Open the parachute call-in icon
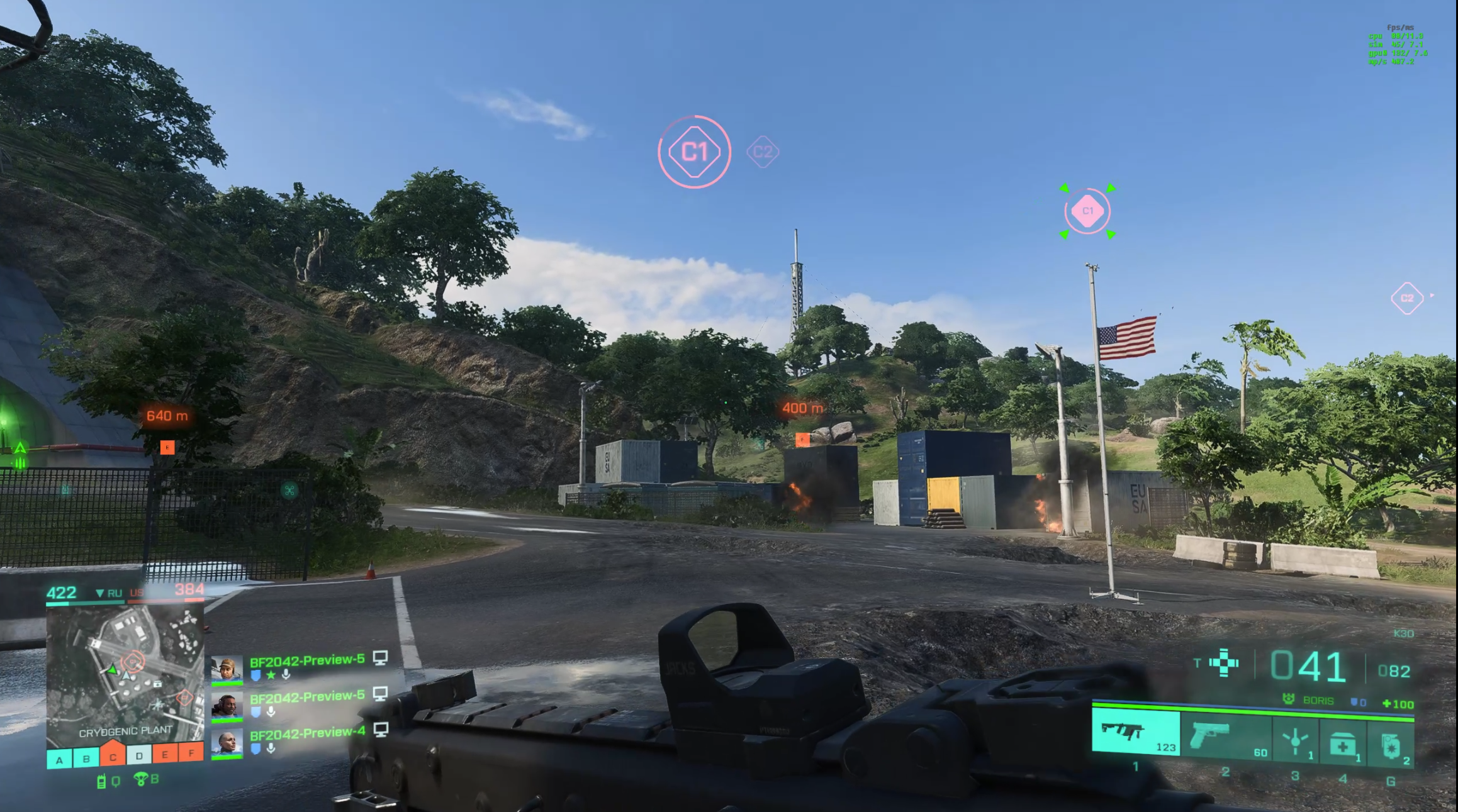This screenshot has width=1458, height=812. [141, 780]
